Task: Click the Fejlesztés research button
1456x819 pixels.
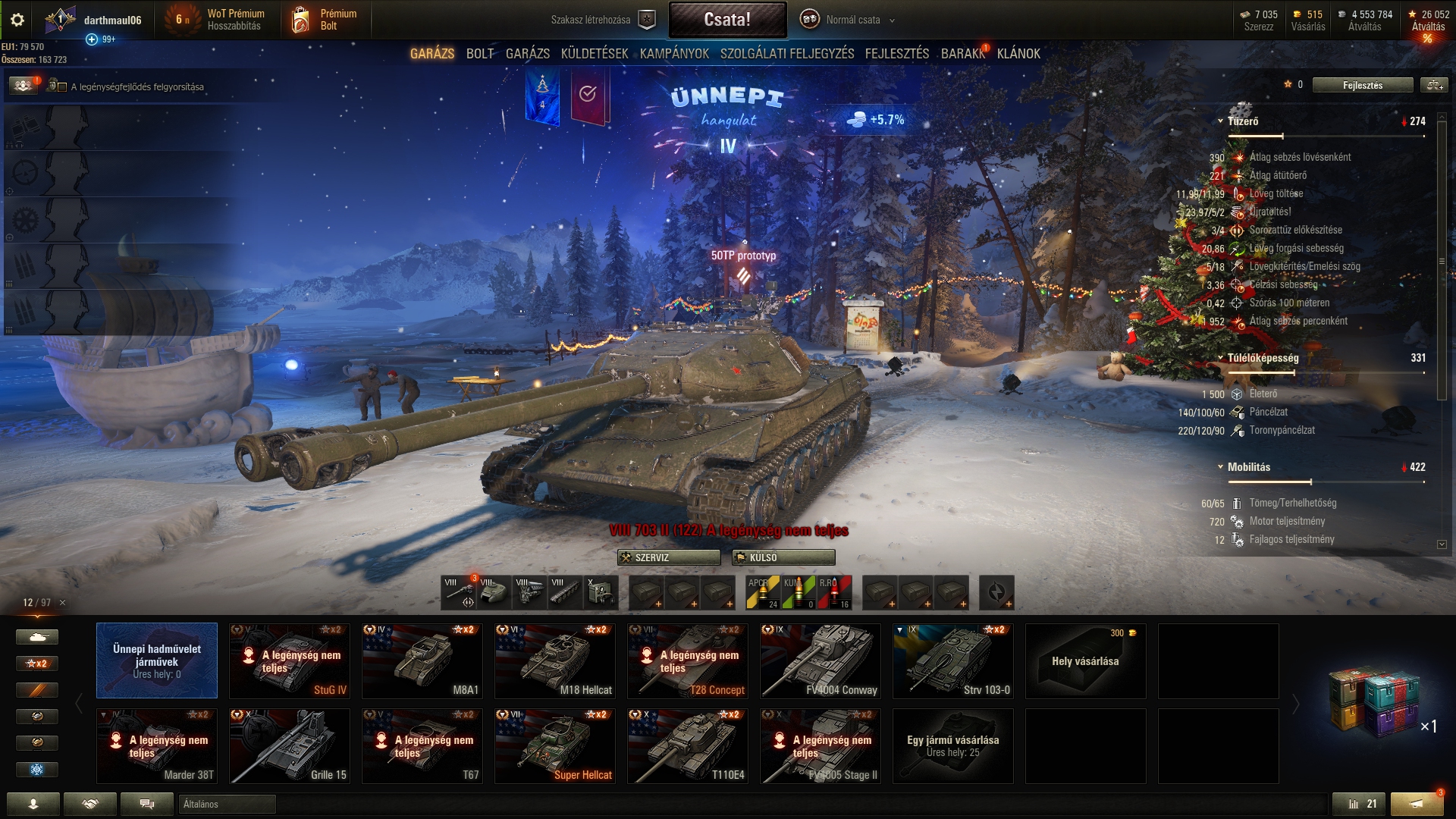Action: (x=1362, y=85)
